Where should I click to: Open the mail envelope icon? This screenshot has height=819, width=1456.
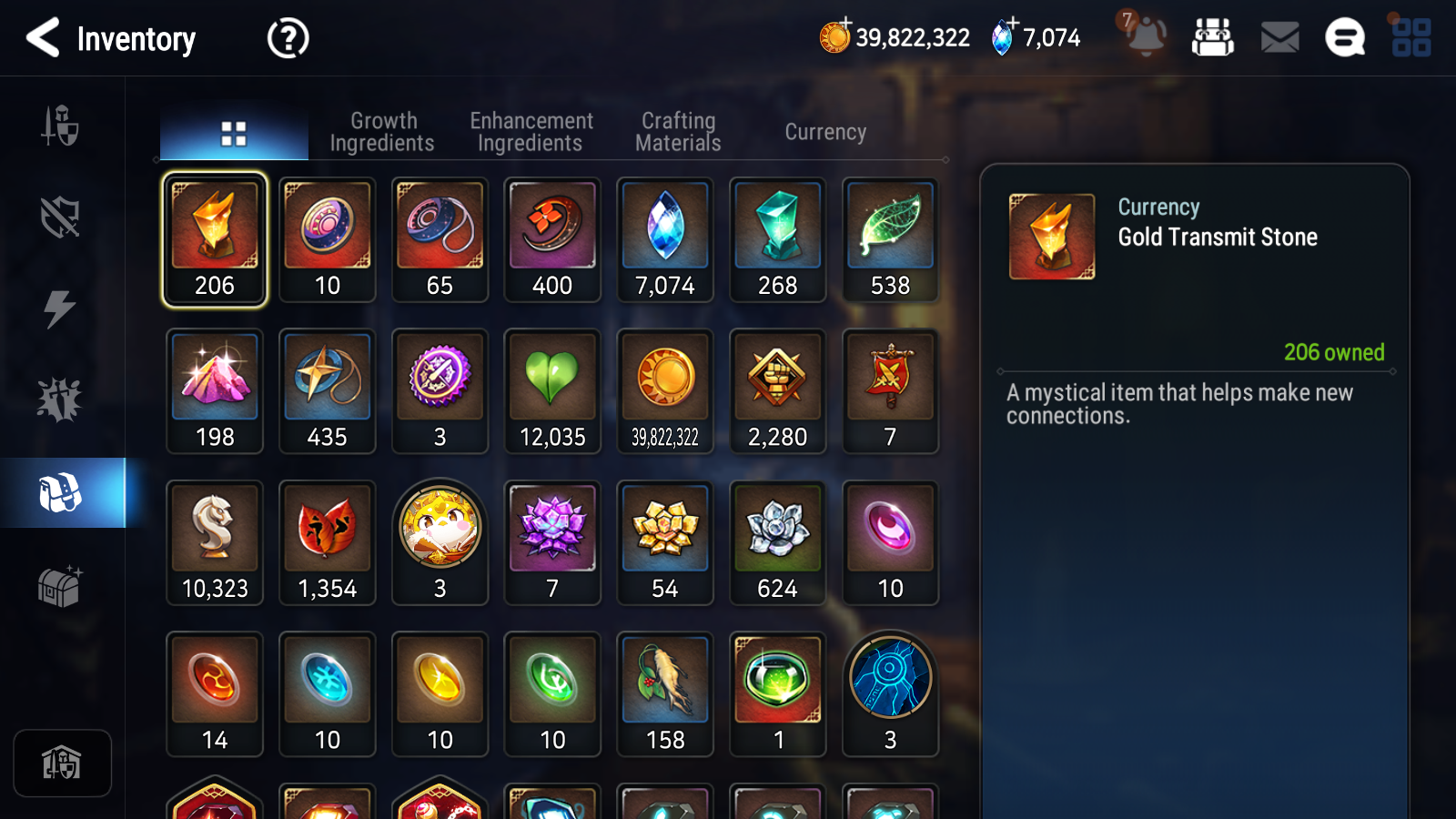(1279, 38)
